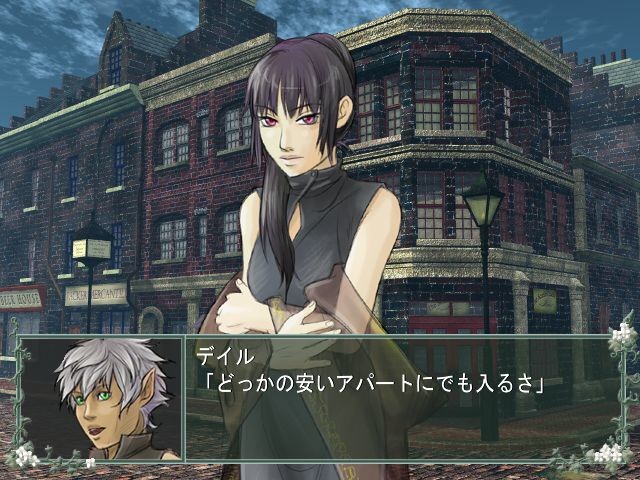Image resolution: width=640 pixels, height=480 pixels.
Task: Click Dale's speaker portrait in the dialogue box
Action: 100,398
